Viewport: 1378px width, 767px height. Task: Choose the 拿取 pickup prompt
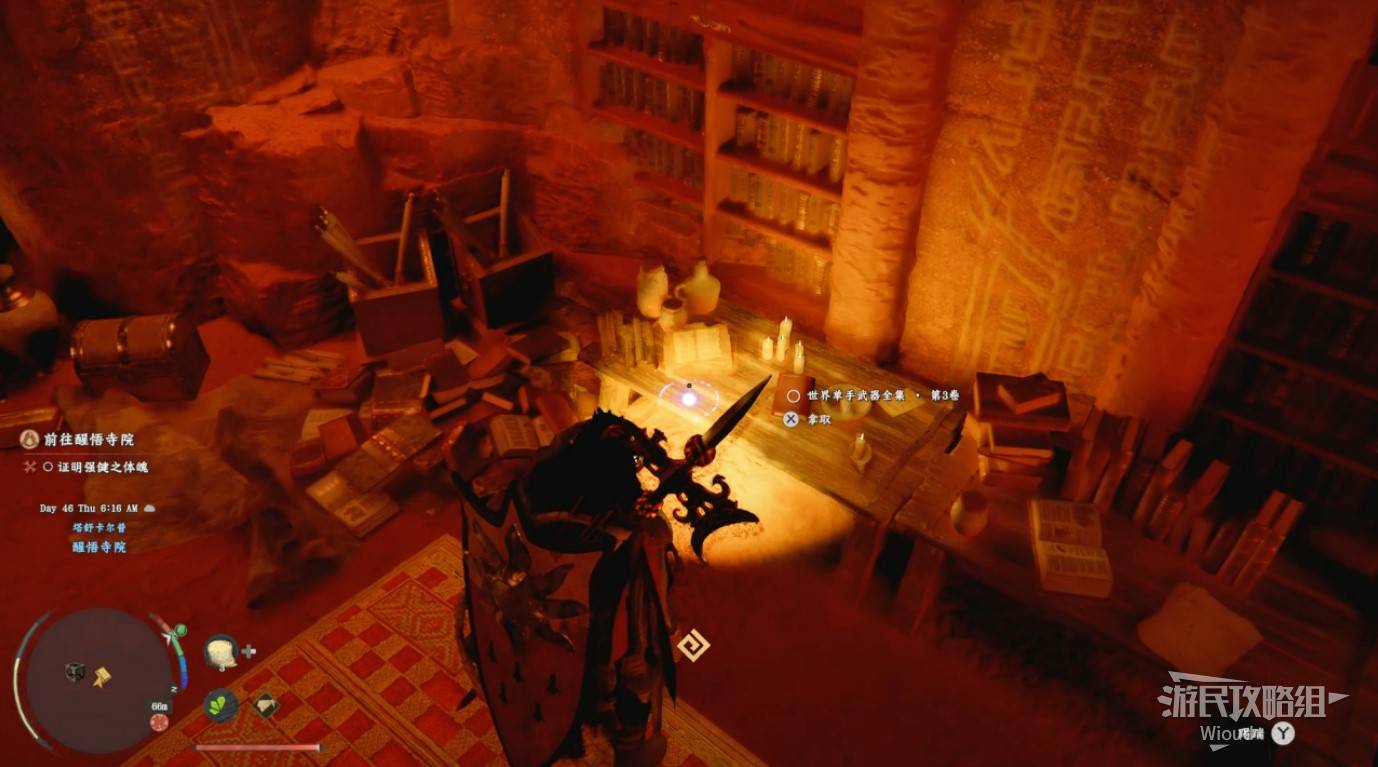click(x=819, y=419)
